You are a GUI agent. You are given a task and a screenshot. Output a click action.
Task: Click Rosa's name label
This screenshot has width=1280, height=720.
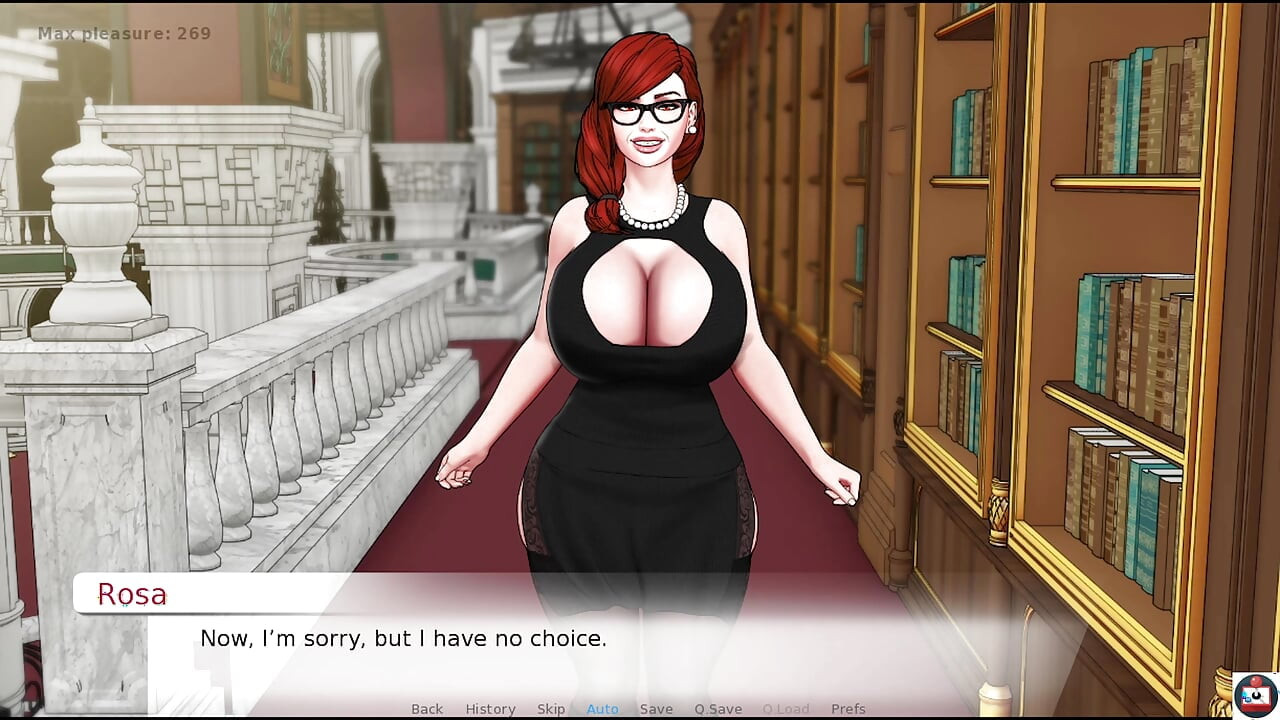(132, 594)
